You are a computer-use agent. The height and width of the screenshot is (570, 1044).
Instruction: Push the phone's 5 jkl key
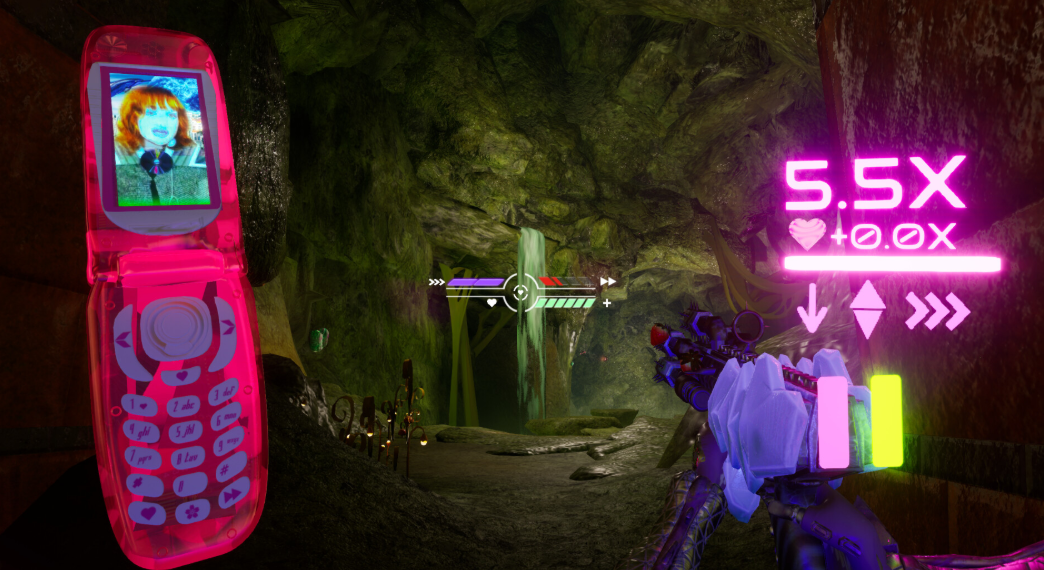(188, 432)
